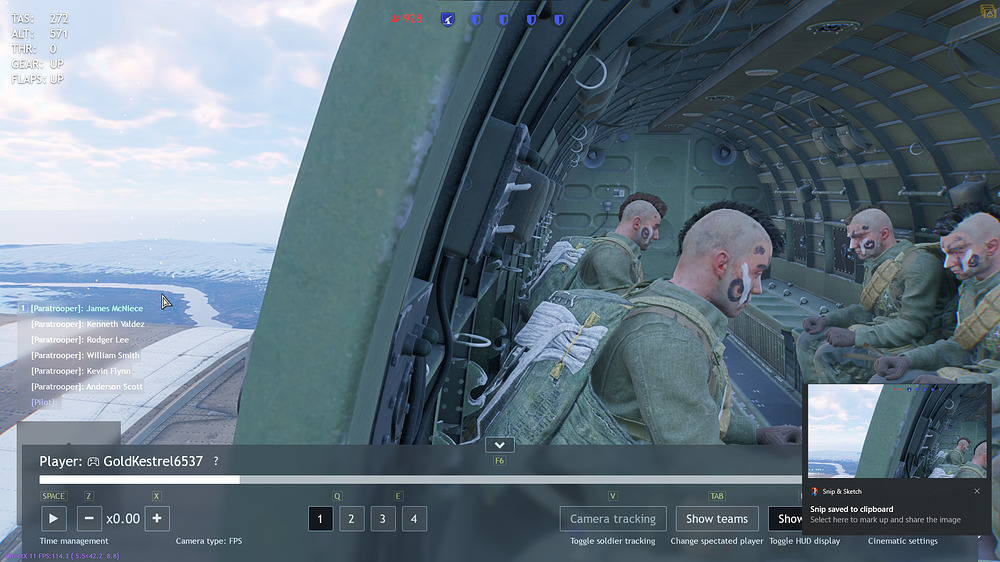The height and width of the screenshot is (562, 1000).
Task: Toggle Camera tracking
Action: pyautogui.click(x=612, y=518)
